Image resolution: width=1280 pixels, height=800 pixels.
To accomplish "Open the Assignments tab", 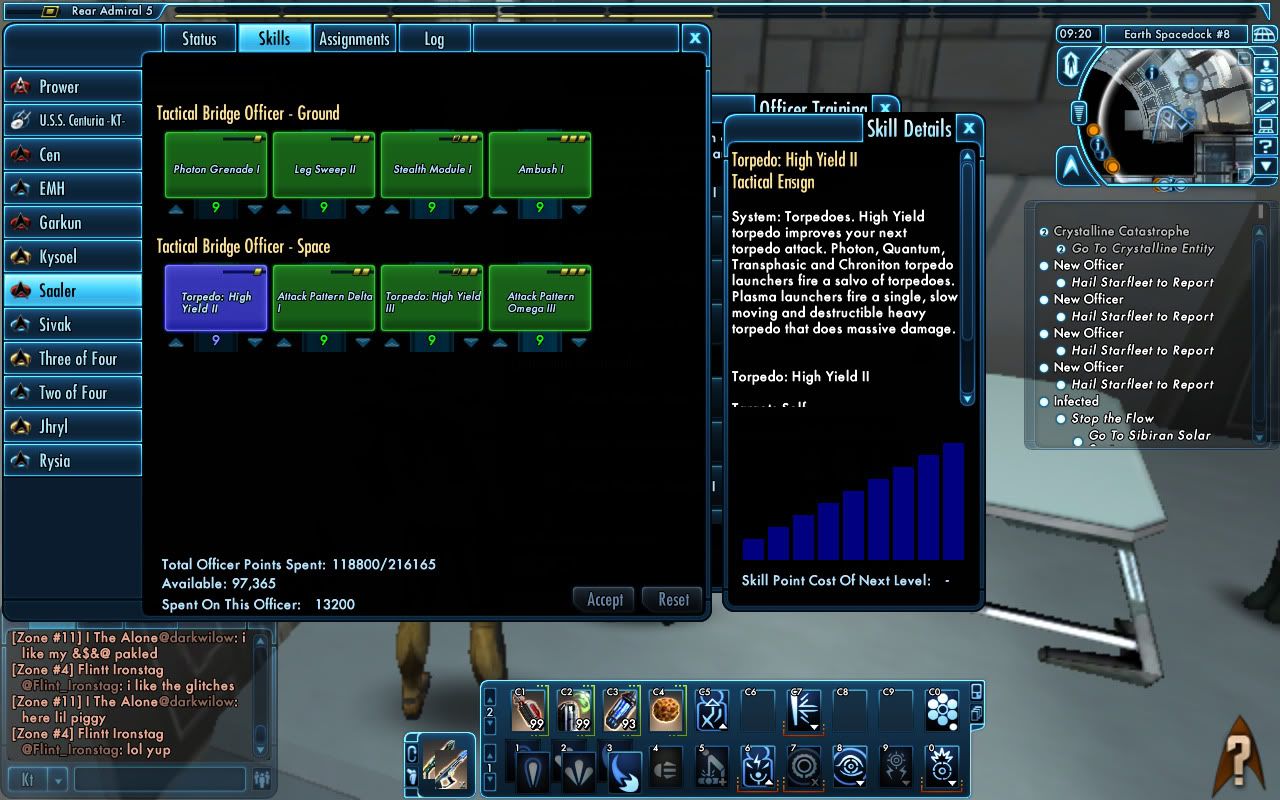I will pos(354,39).
